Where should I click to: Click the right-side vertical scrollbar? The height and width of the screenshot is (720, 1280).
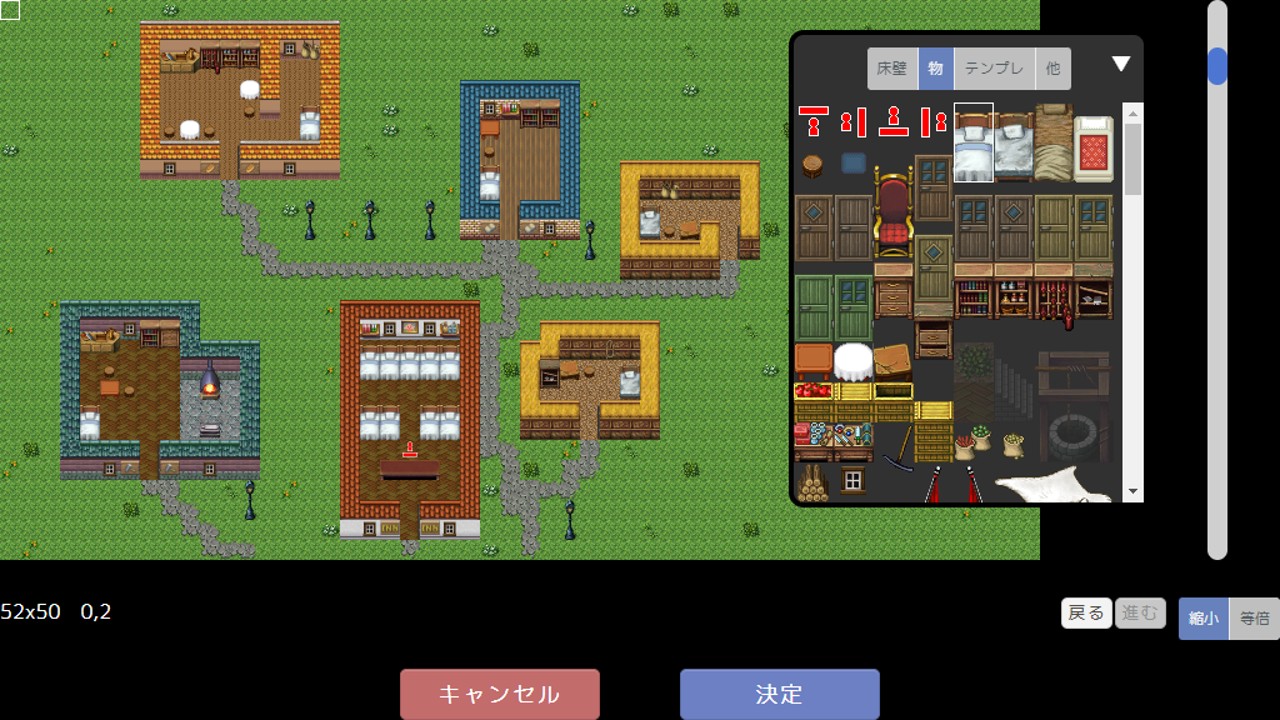click(x=1215, y=65)
